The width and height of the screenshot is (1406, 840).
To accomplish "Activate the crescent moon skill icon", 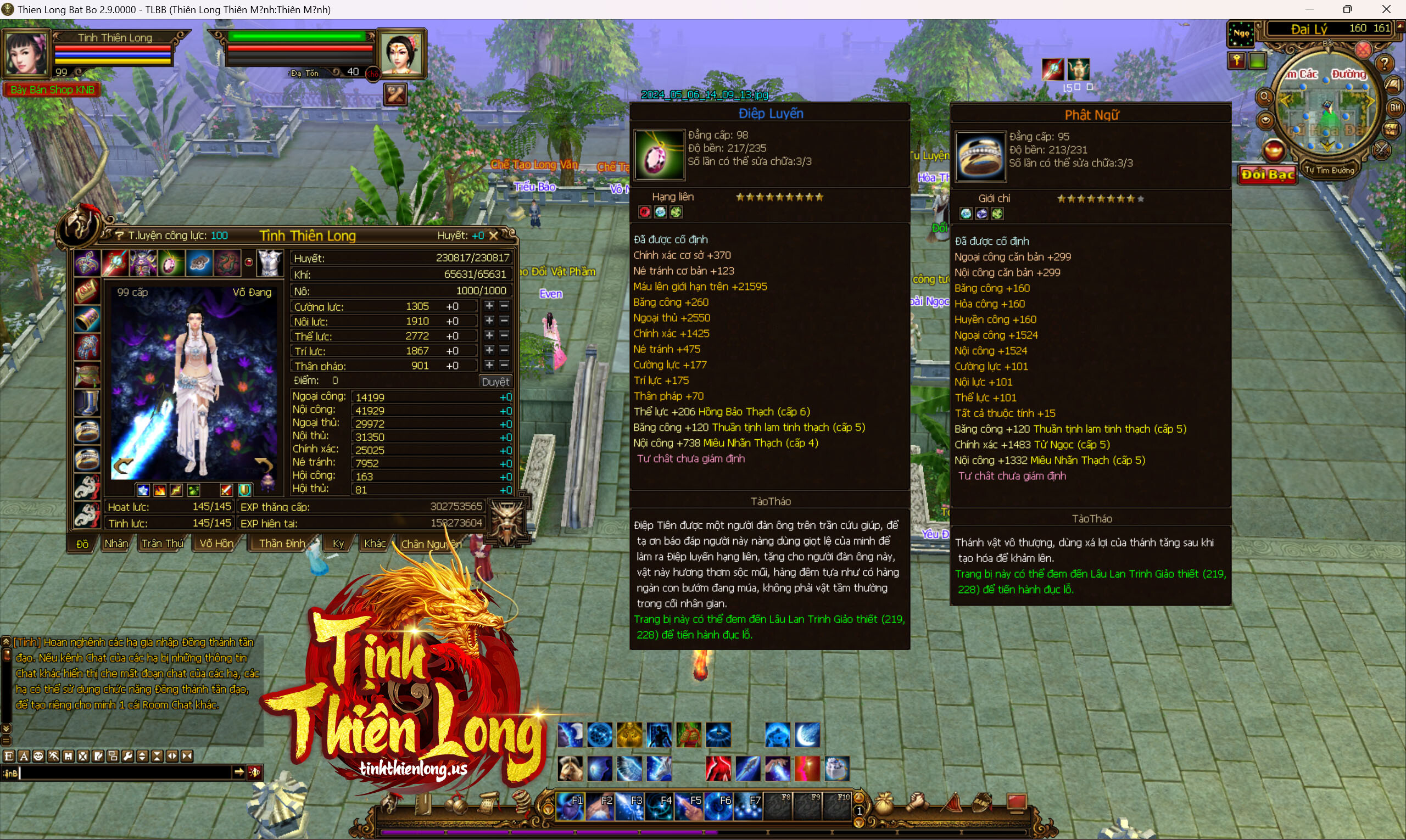I will tap(807, 735).
